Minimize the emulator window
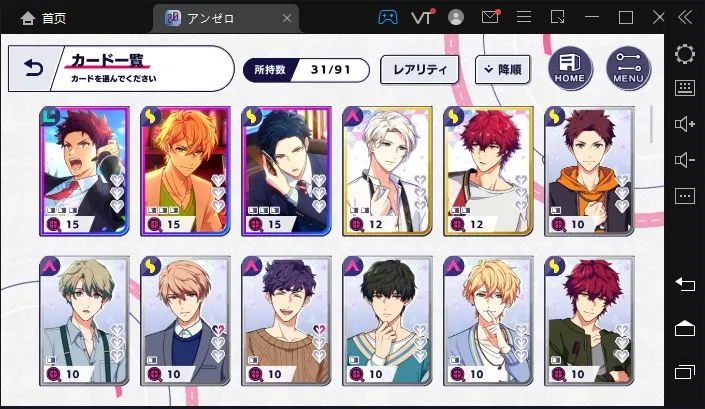This screenshot has width=705, height=409. coord(592,17)
